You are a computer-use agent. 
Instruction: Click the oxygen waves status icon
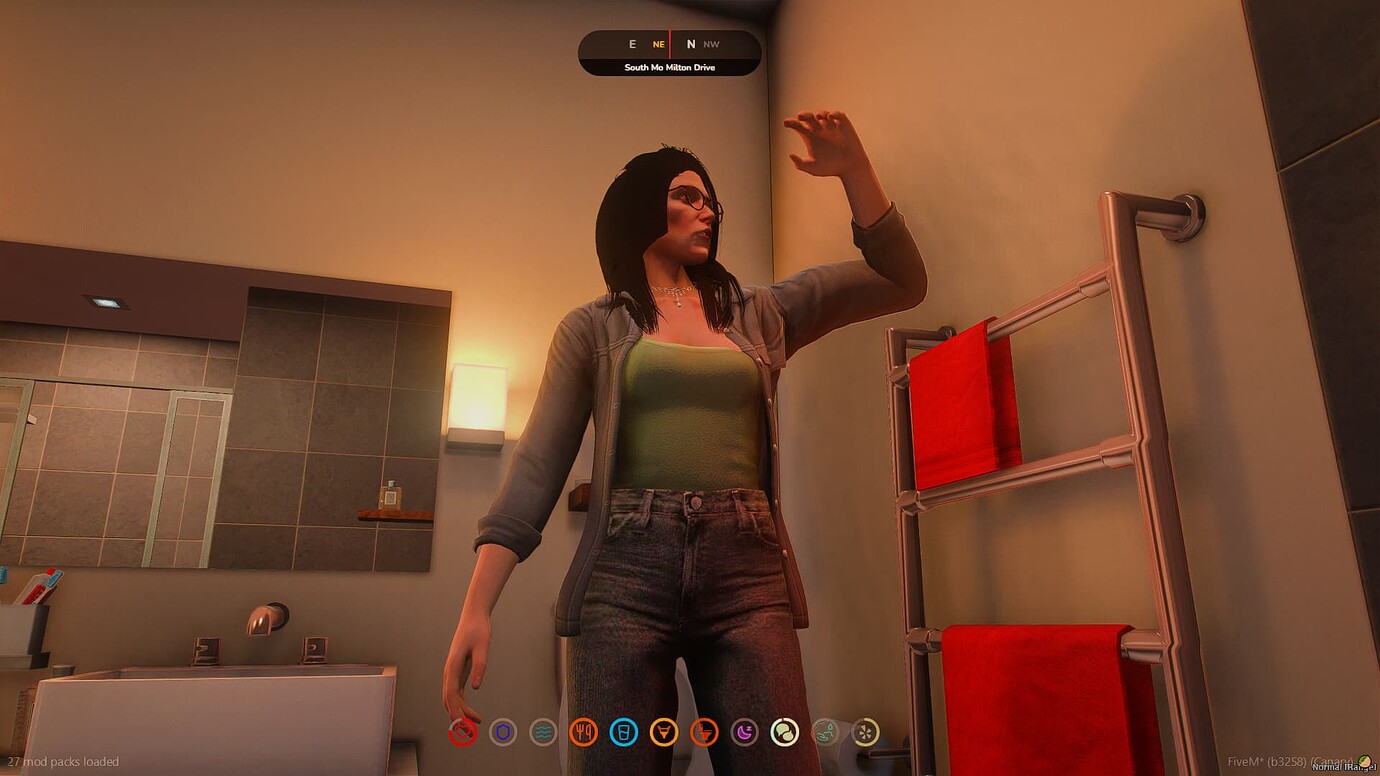[x=543, y=732]
